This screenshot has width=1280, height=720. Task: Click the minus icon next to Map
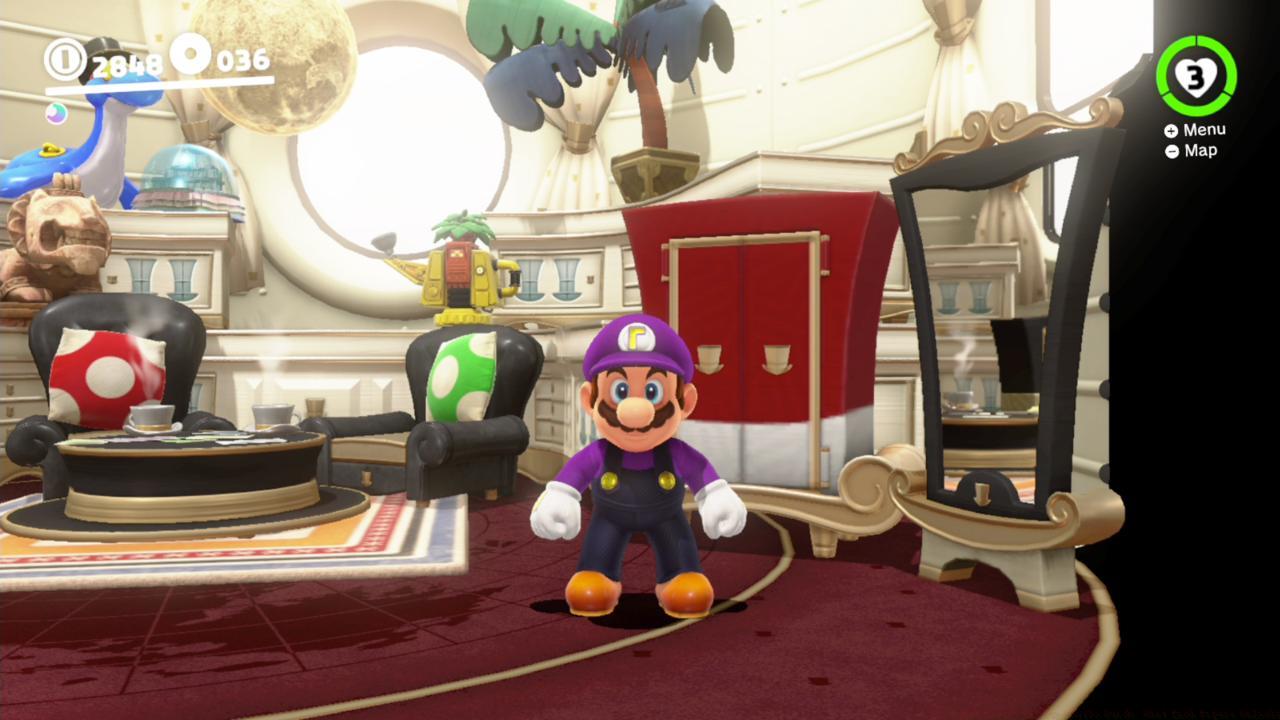click(1170, 150)
